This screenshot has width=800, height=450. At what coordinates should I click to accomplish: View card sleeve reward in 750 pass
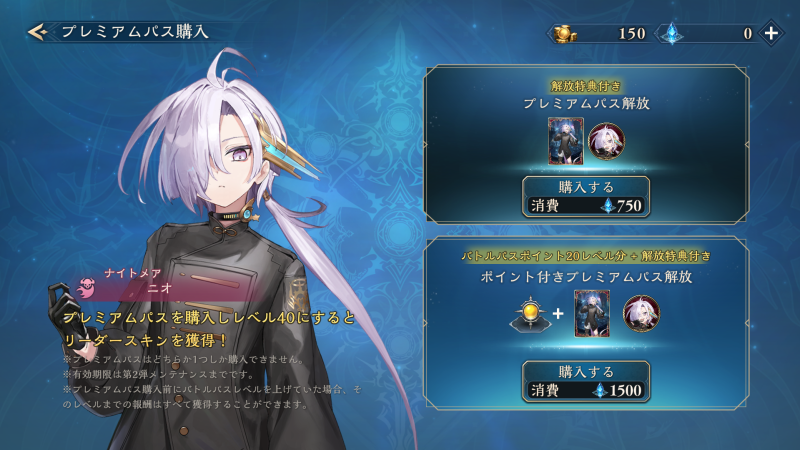(564, 141)
